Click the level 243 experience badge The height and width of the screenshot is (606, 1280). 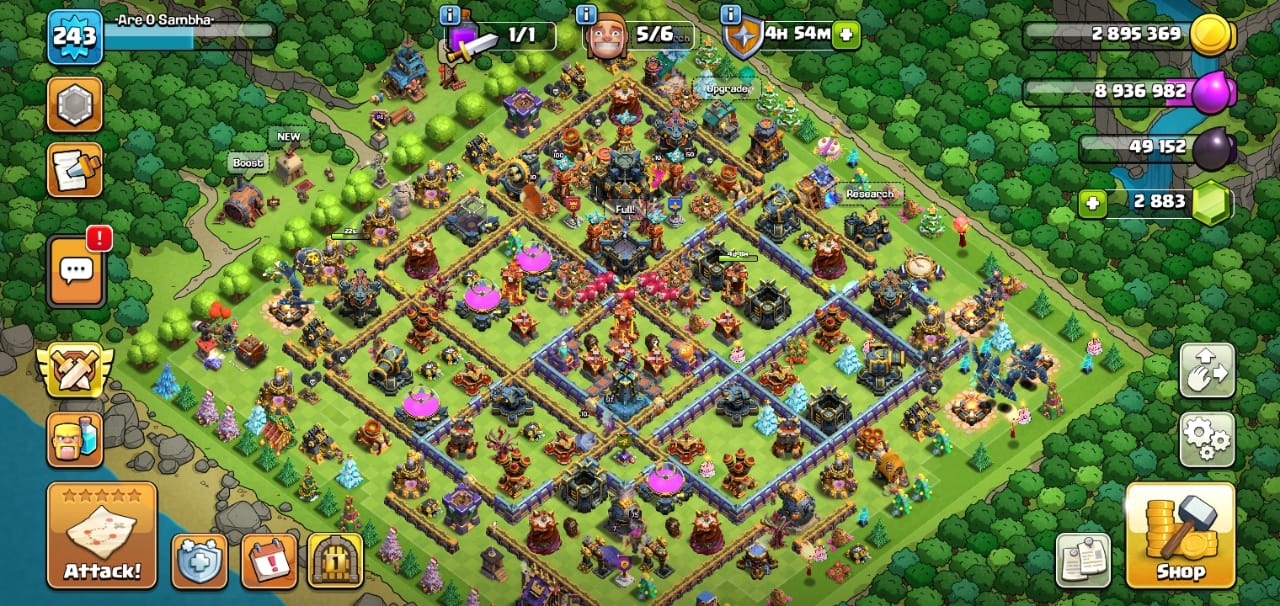pyautogui.click(x=75, y=37)
